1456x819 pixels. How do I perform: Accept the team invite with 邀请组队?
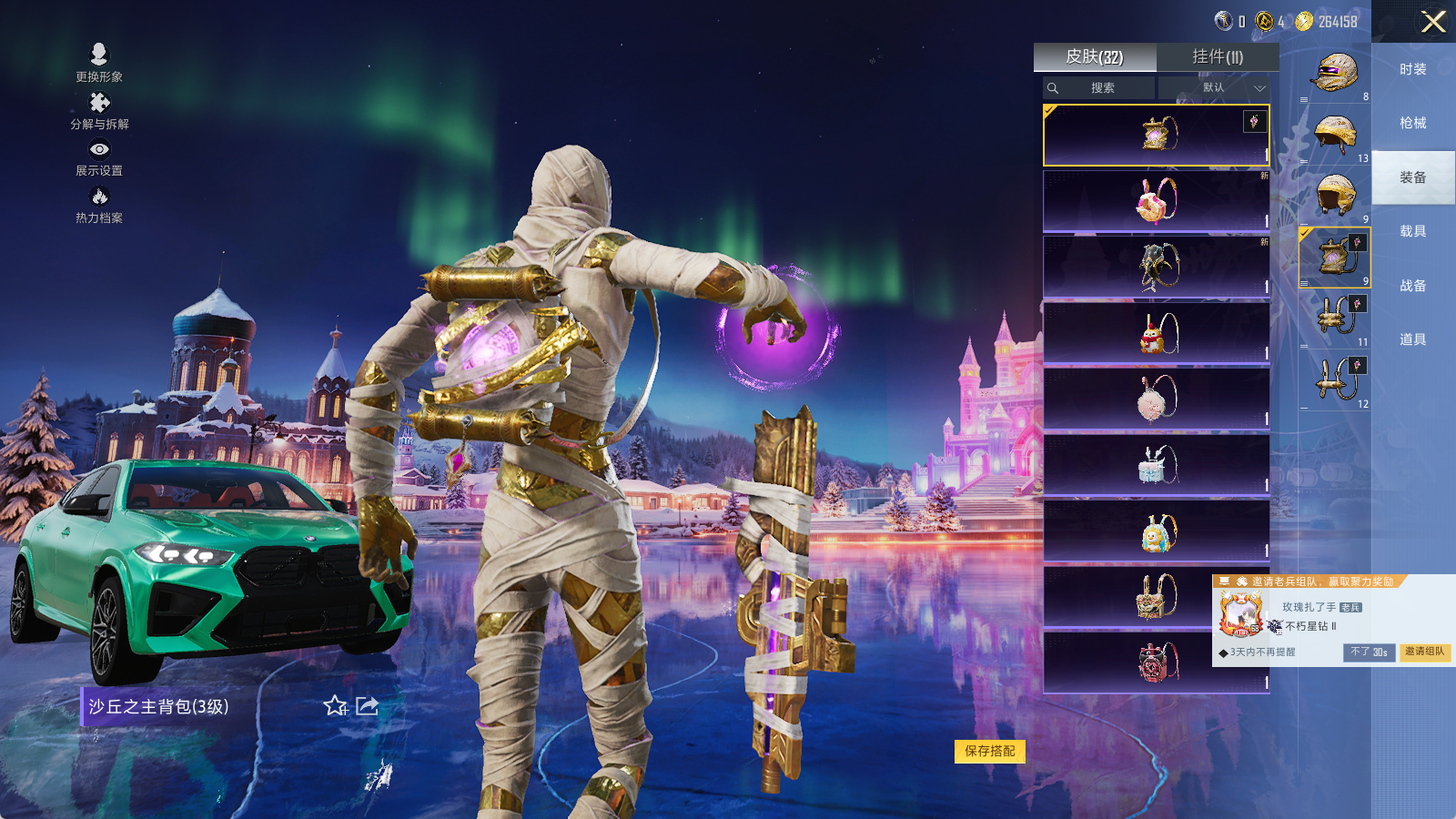1424,652
